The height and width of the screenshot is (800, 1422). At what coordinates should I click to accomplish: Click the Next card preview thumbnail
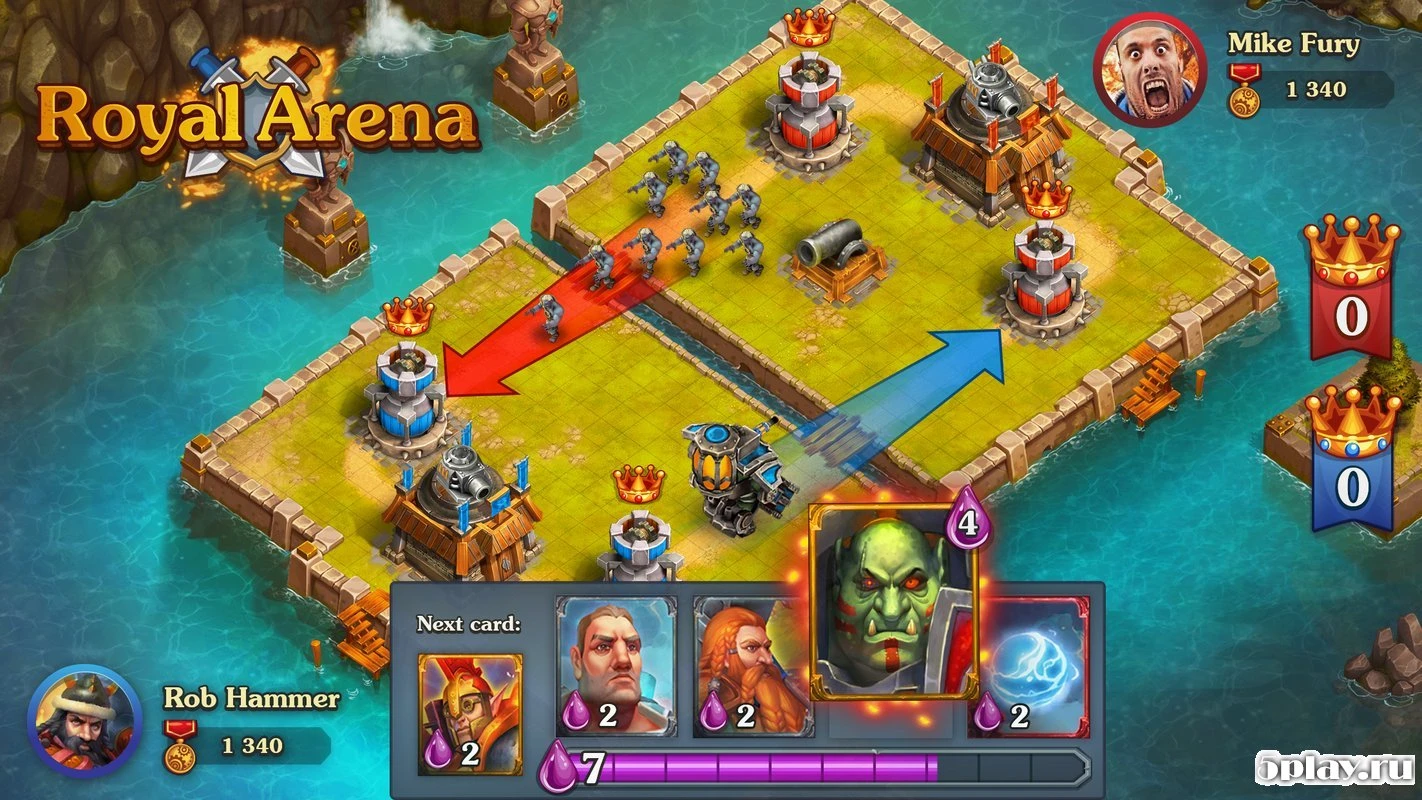[466, 710]
